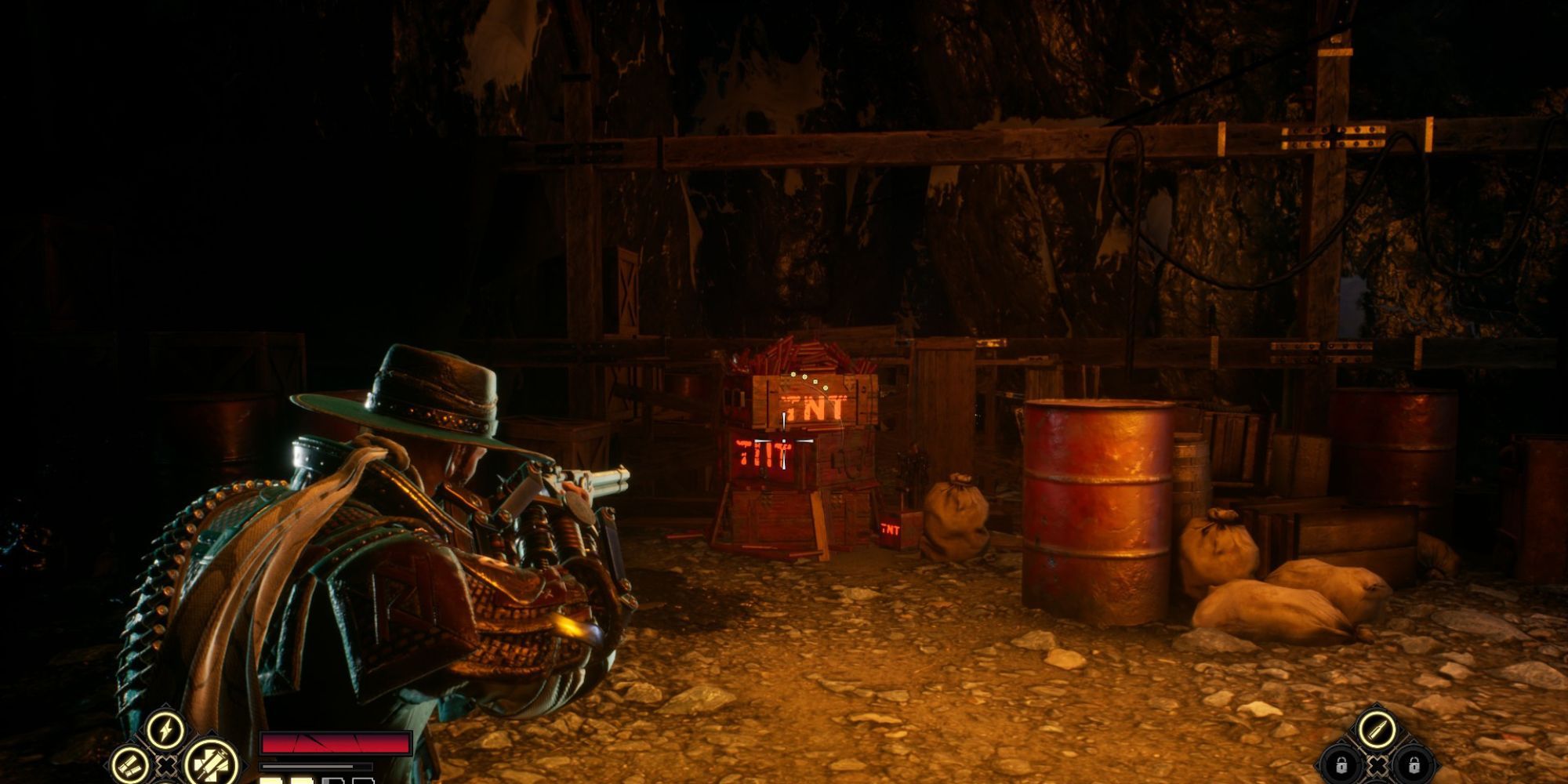Click the melee weapon icon in the bottom-right

point(1377,729)
